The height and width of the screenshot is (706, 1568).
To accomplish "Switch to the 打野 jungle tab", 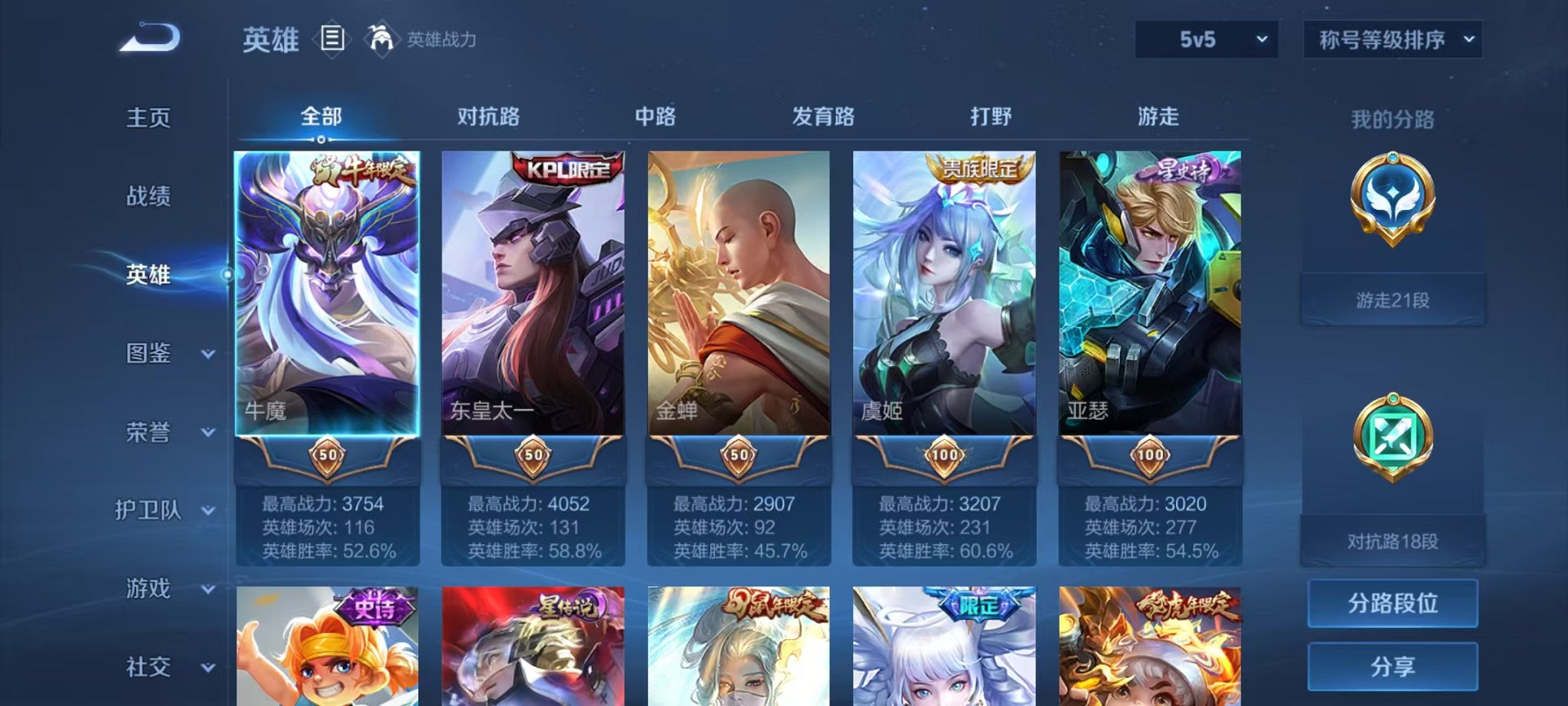I will click(990, 117).
